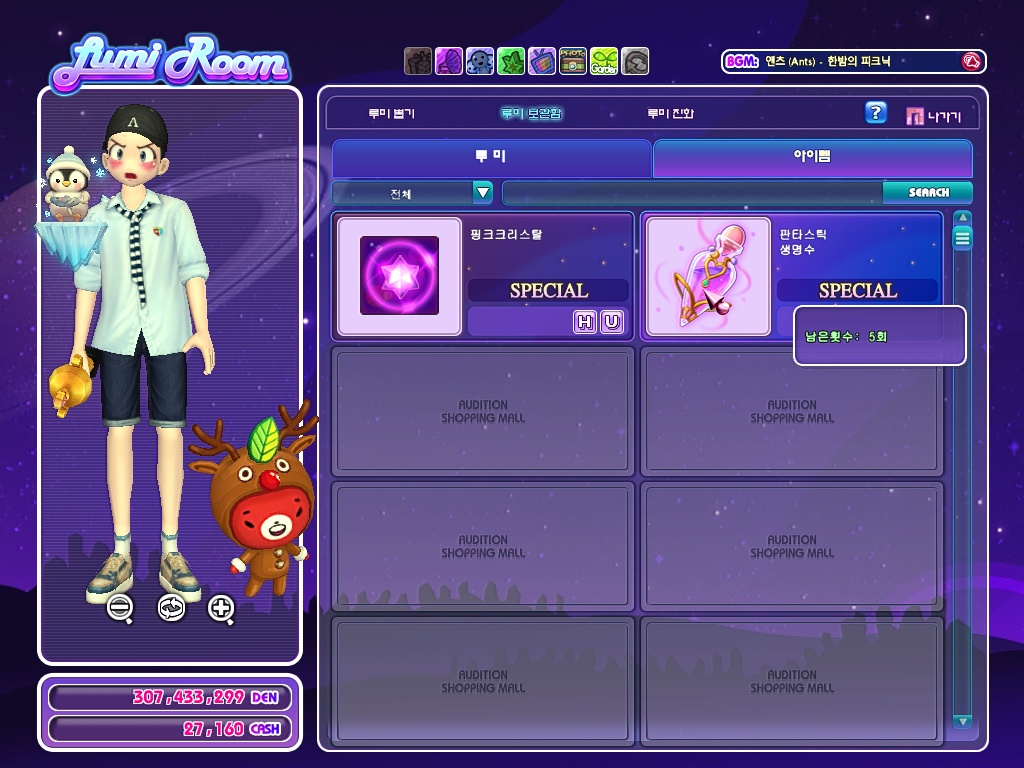The image size is (1024, 768).
Task: Open help with the question mark button
Action: [875, 113]
